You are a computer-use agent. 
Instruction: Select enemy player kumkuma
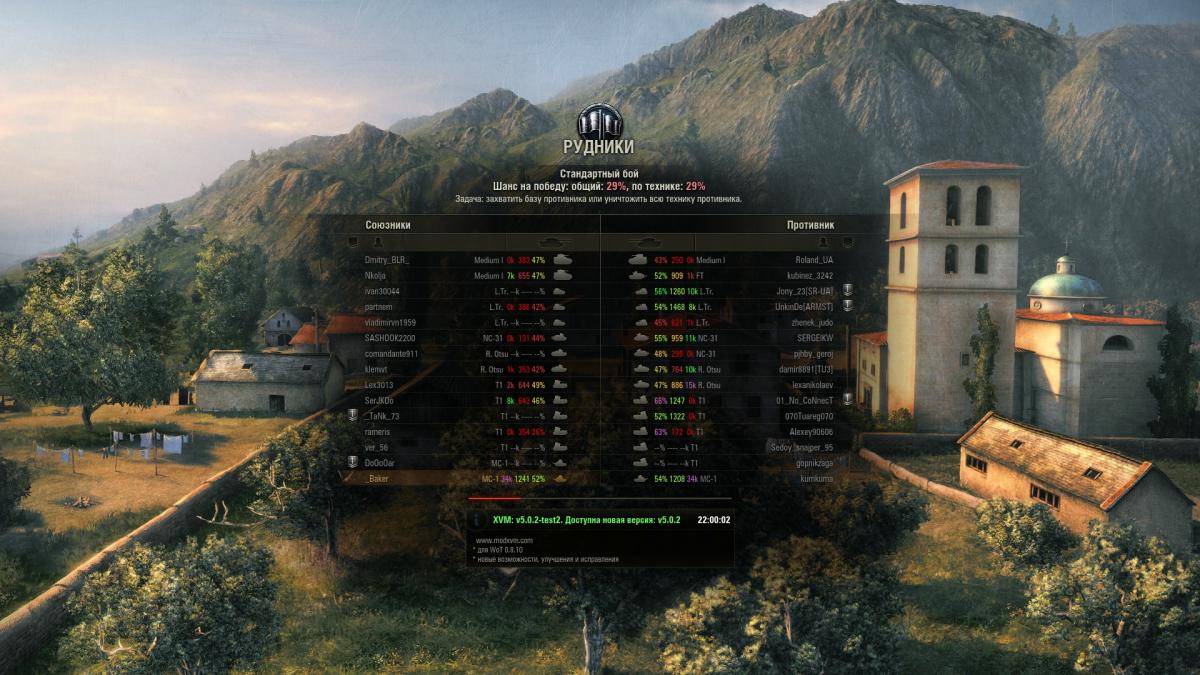(x=815, y=479)
